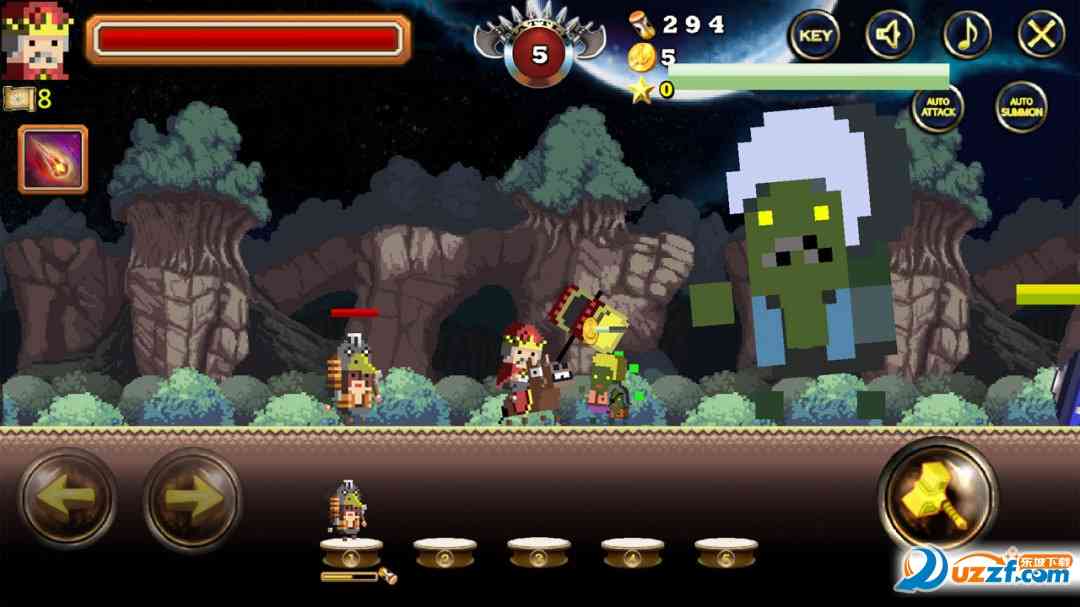Summon the helmeted soldier from the first pedestal

coord(350,520)
